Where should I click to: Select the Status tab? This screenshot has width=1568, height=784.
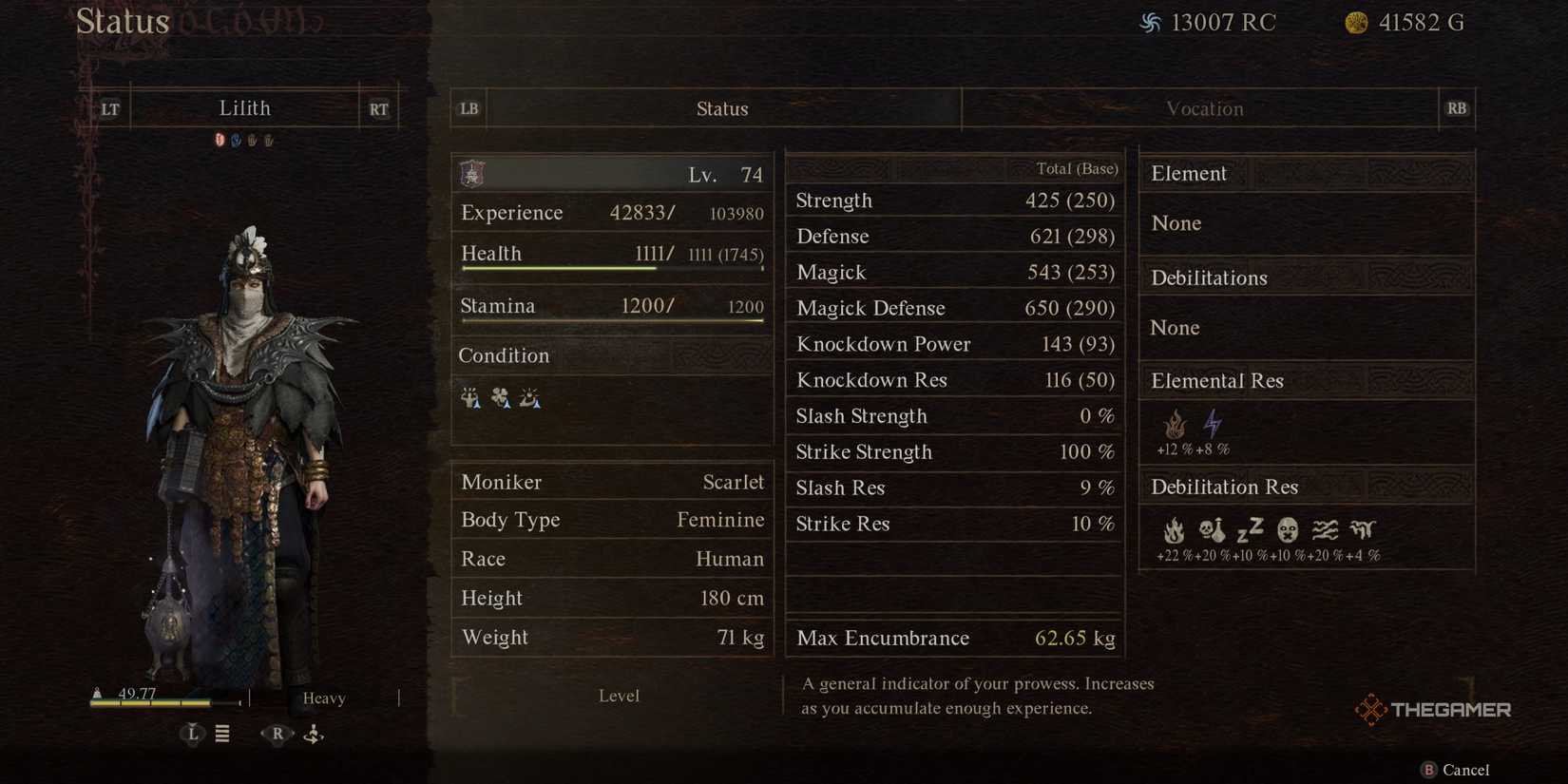(x=722, y=108)
